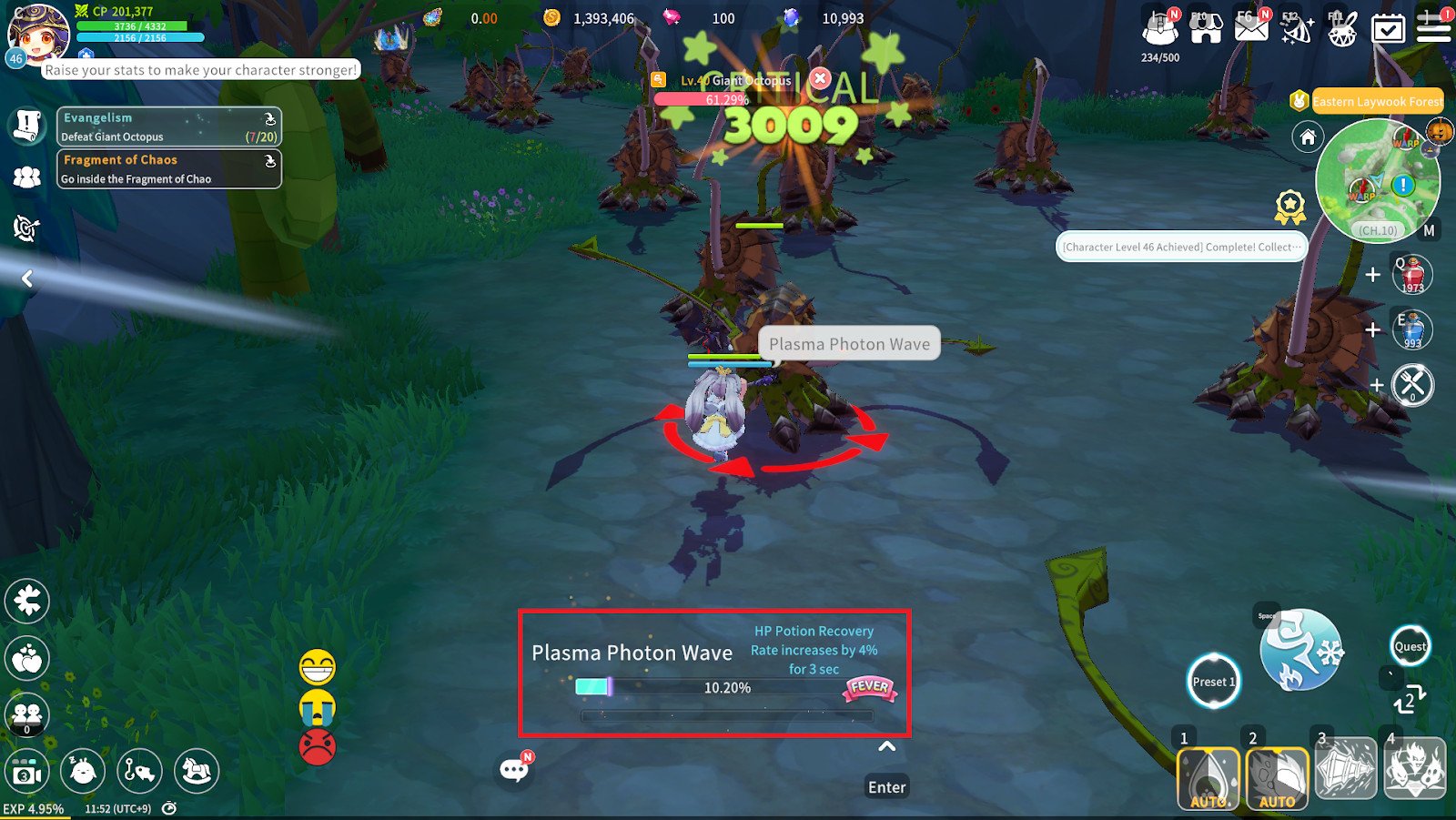Viewport: 1456px width, 820px height.
Task: Open the hamburger main menu
Action: click(x=1433, y=27)
